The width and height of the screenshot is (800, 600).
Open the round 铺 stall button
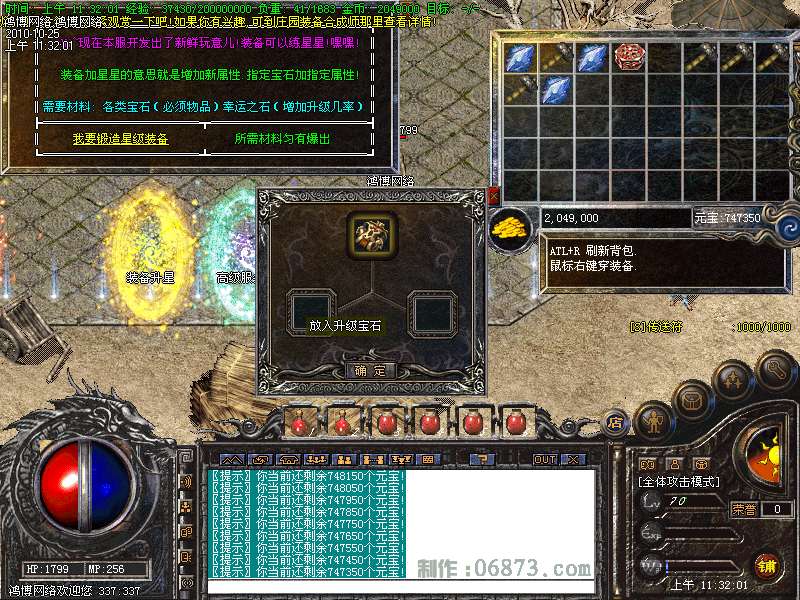click(x=767, y=567)
